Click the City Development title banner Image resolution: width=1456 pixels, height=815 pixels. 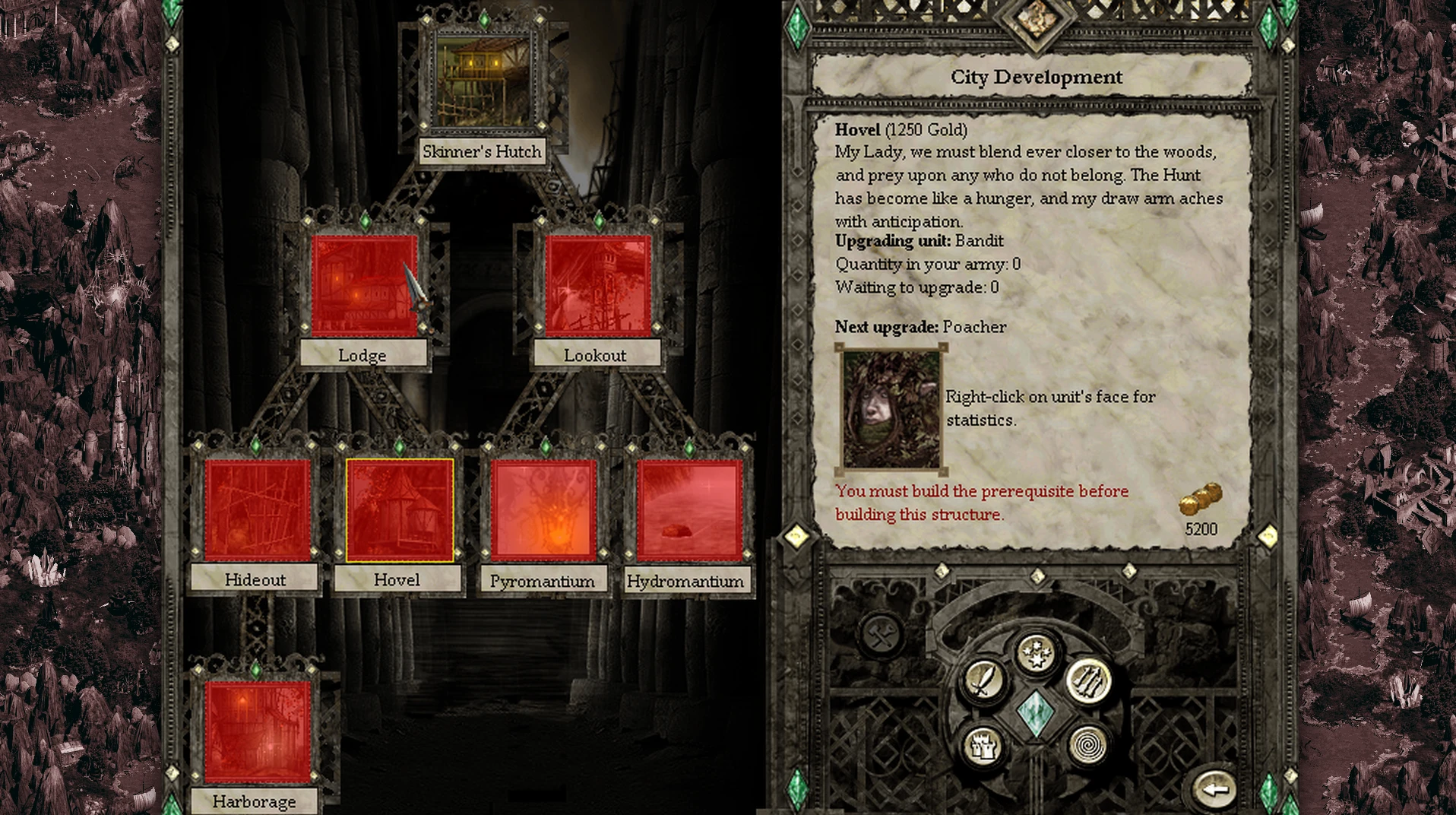(x=1037, y=78)
